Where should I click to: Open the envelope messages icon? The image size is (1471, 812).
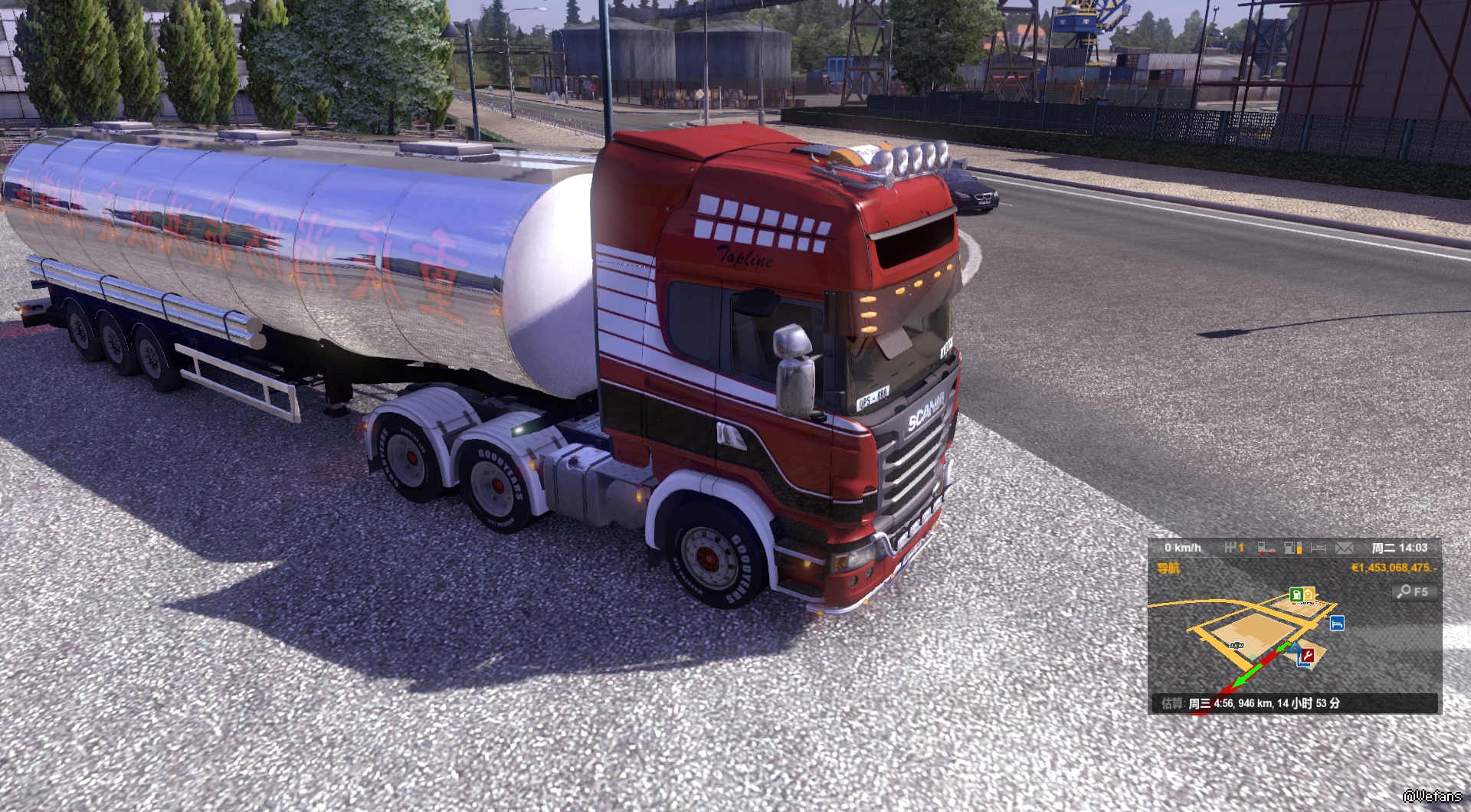(x=1344, y=548)
